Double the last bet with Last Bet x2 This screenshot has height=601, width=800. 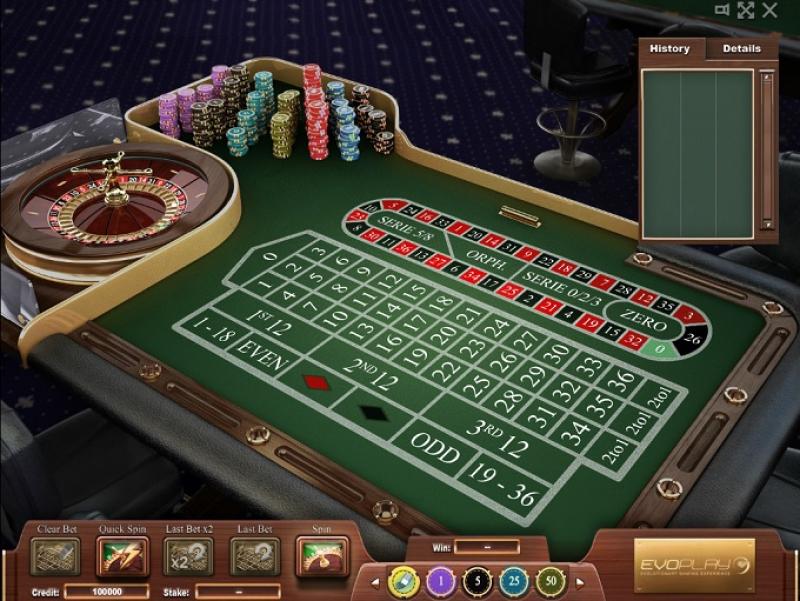pyautogui.click(x=188, y=555)
